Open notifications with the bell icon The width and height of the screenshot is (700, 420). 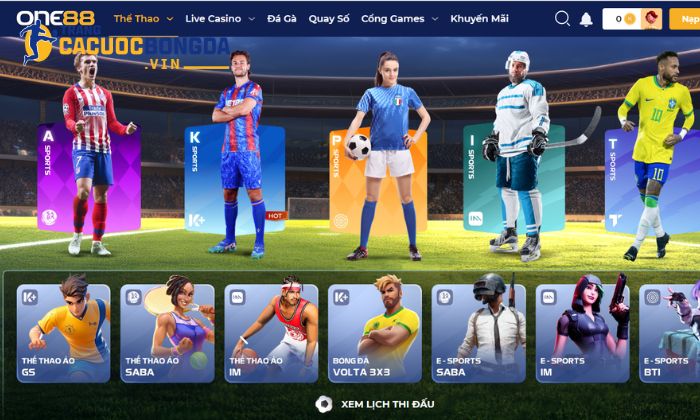point(586,19)
